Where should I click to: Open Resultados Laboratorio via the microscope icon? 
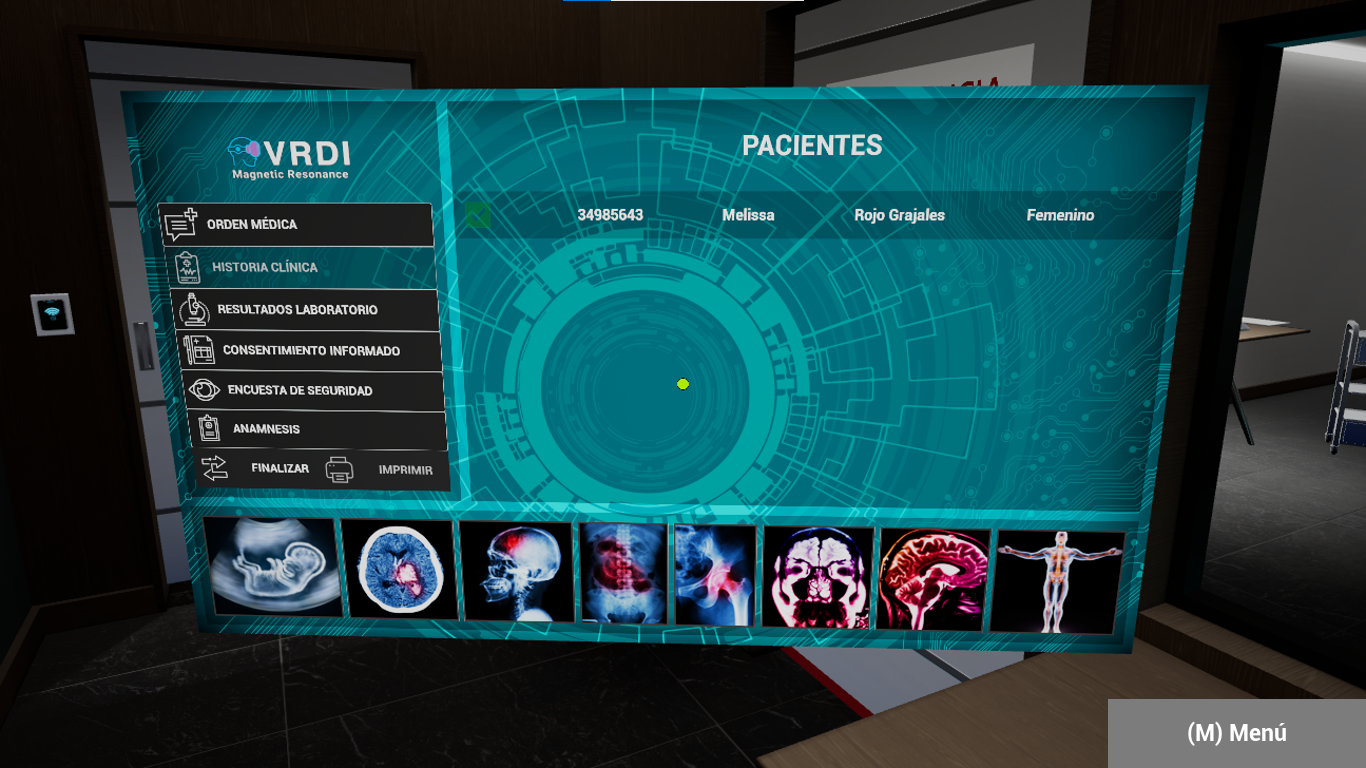192,309
